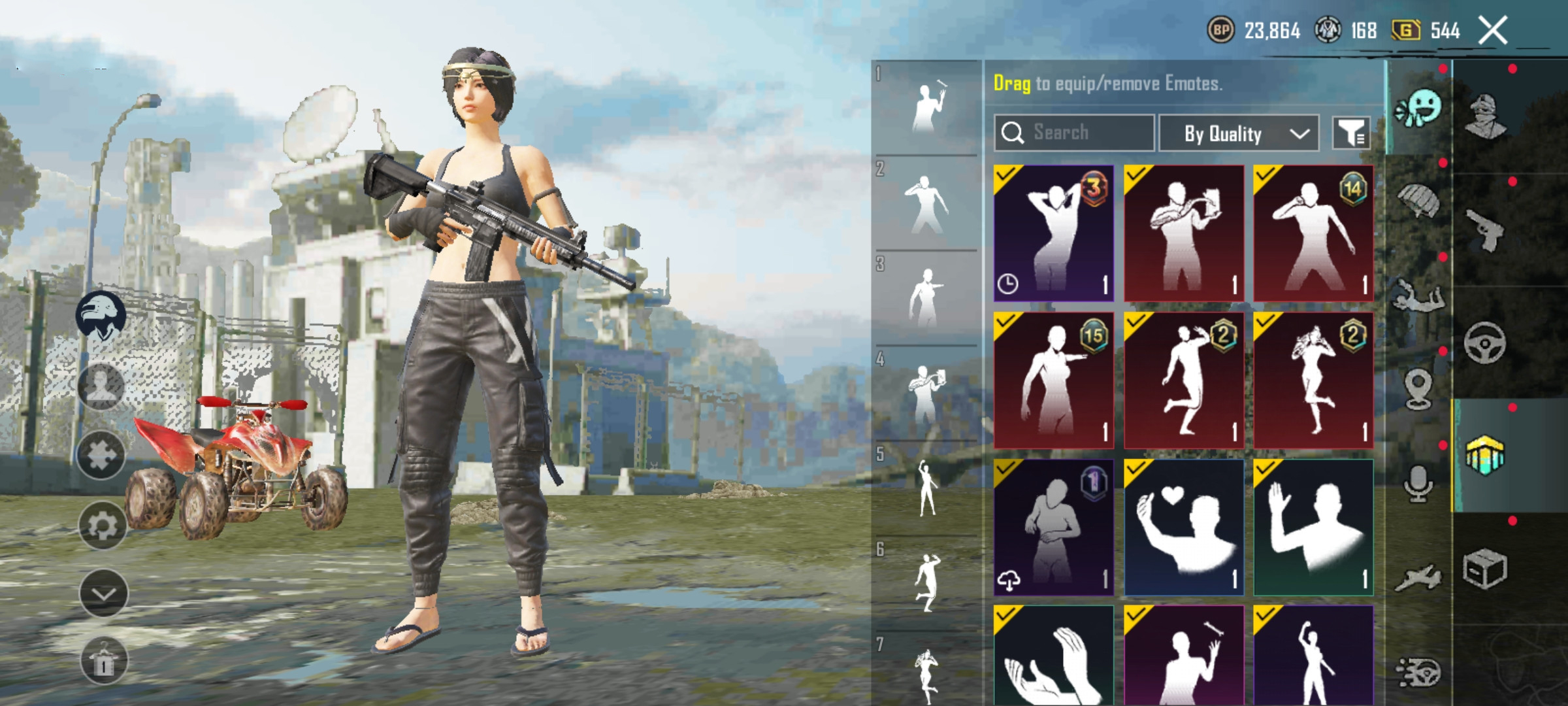Select the heart hand gesture emote
This screenshot has height=706, width=1568.
click(1183, 527)
